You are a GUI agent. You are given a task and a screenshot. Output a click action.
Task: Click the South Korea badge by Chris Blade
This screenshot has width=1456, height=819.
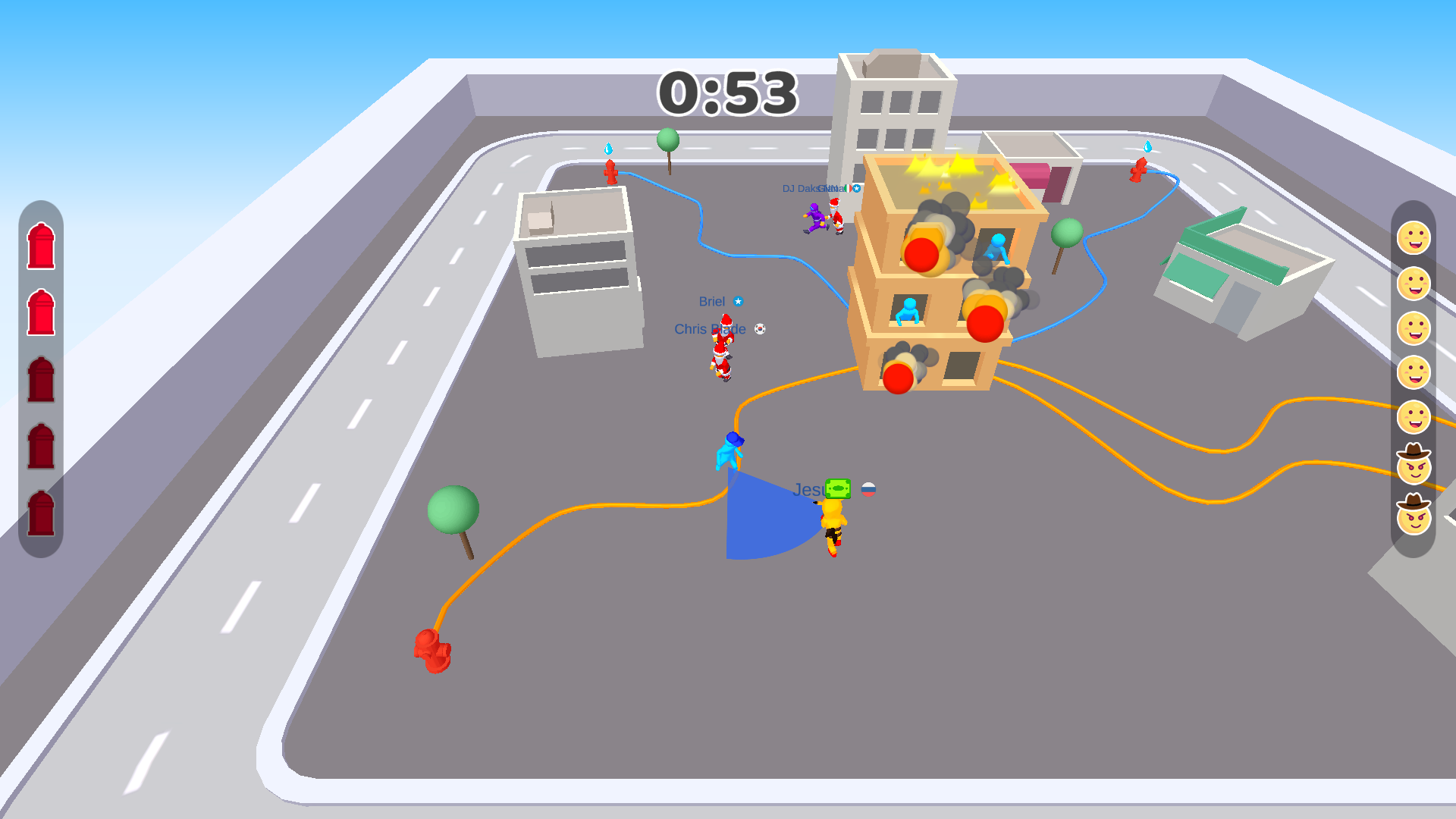point(760,329)
